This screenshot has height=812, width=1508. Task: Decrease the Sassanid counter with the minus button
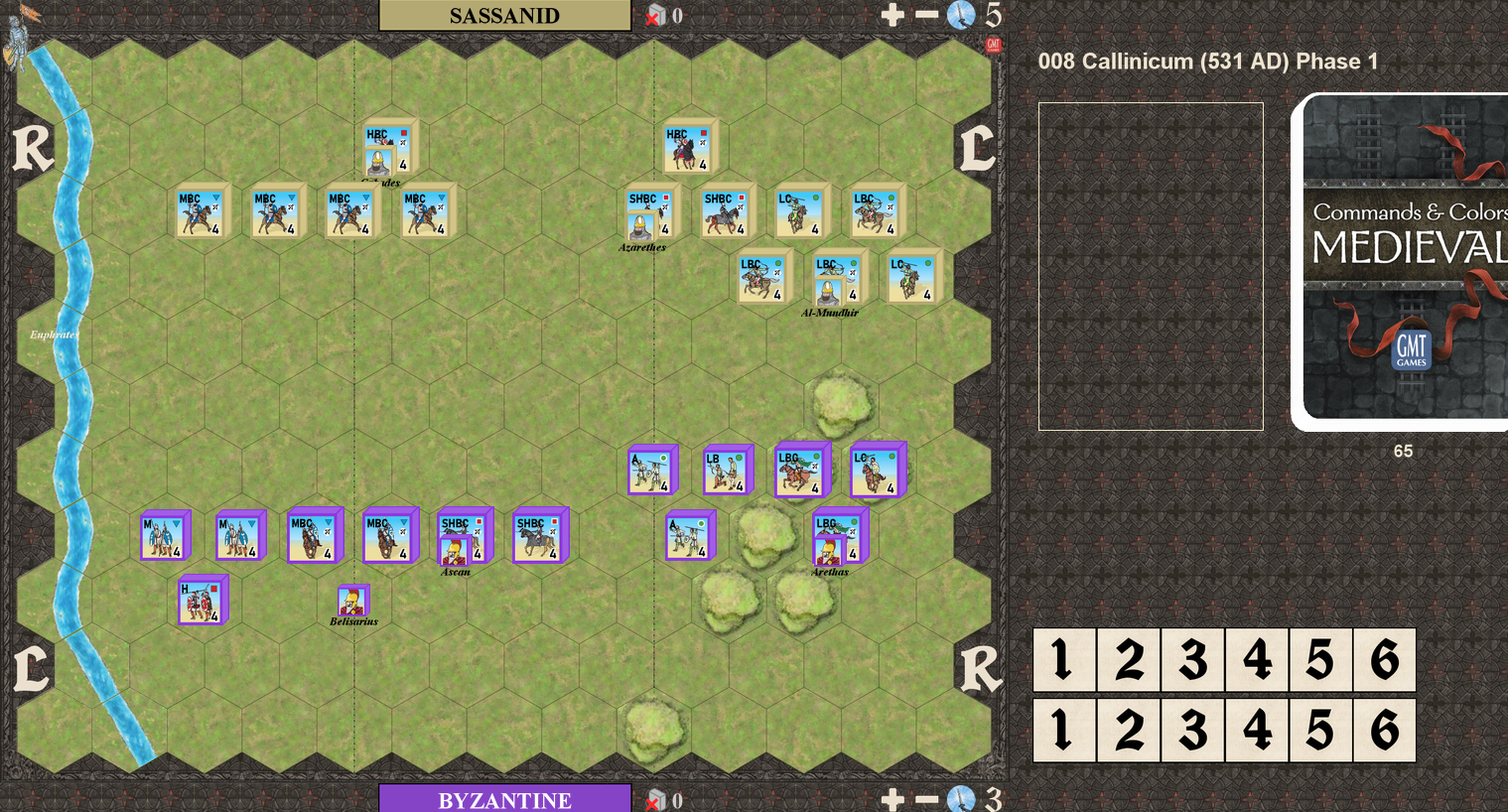926,15
